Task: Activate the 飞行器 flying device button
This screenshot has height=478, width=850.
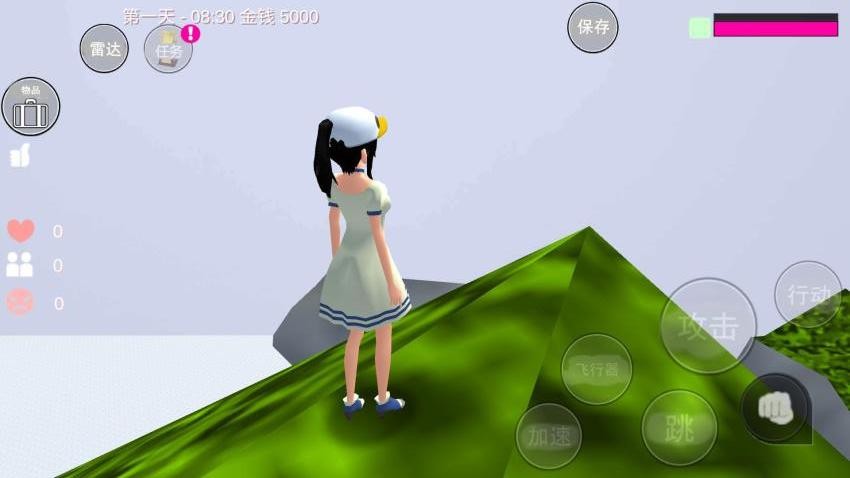Action: click(x=597, y=369)
